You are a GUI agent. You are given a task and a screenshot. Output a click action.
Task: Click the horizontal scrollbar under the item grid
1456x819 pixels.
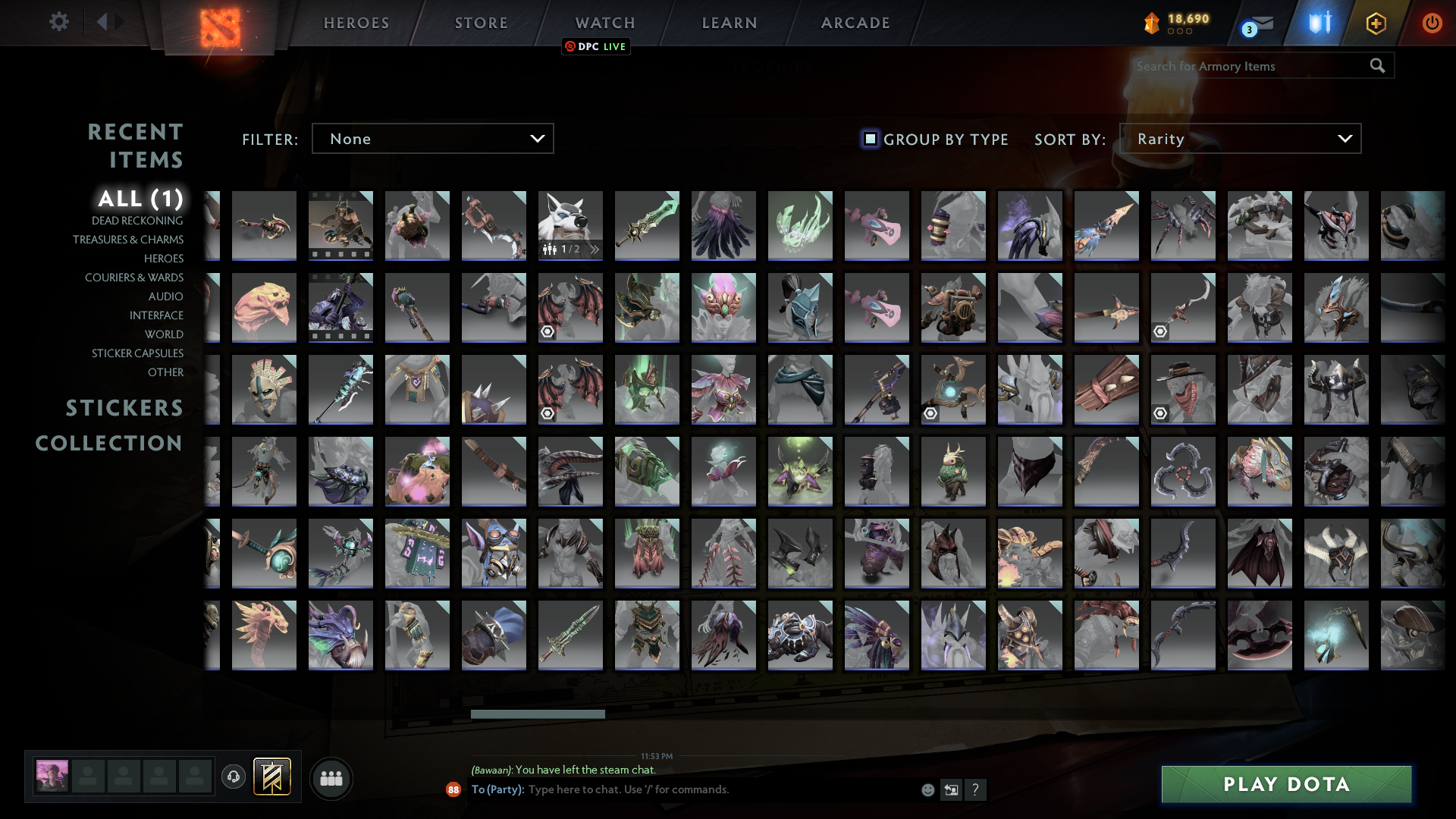538,714
